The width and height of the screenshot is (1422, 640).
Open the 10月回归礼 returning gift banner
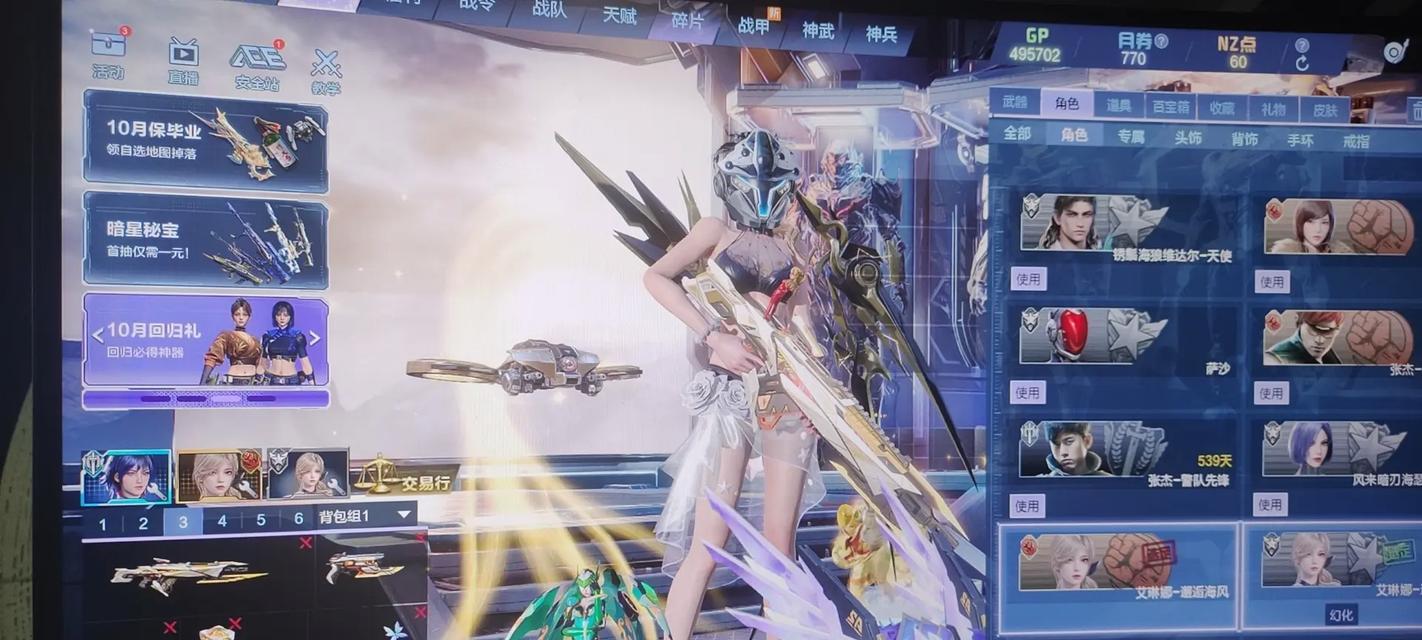pyautogui.click(x=205, y=339)
